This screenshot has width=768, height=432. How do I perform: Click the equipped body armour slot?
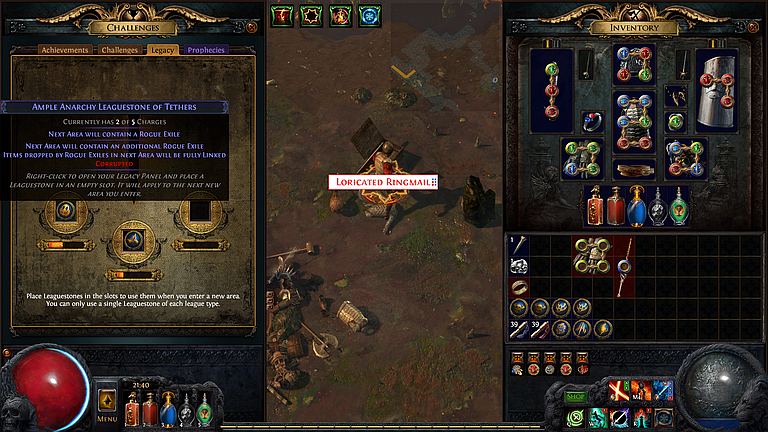coord(634,121)
